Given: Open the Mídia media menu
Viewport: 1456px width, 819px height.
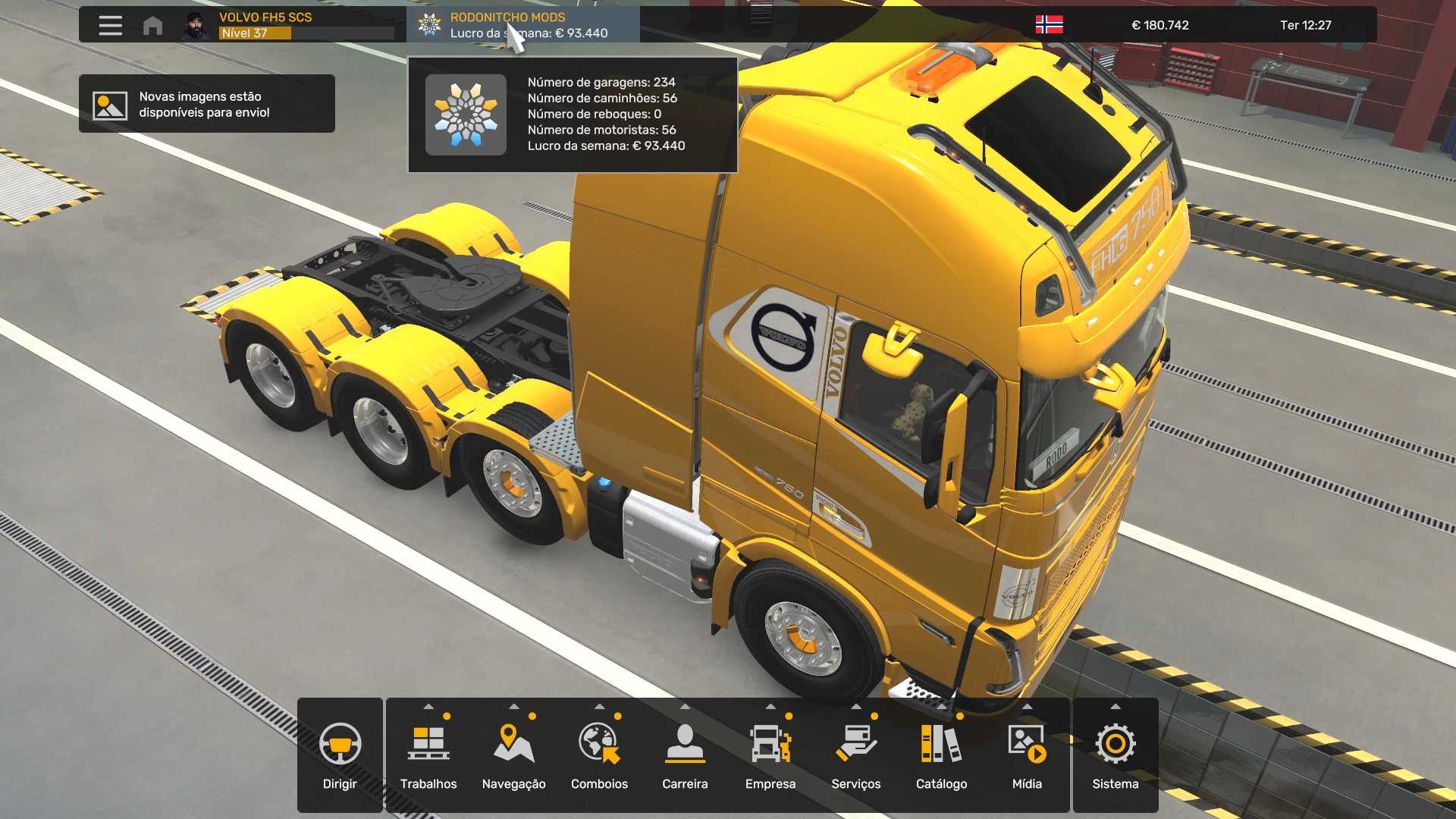Looking at the screenshot, I should pos(1027,755).
